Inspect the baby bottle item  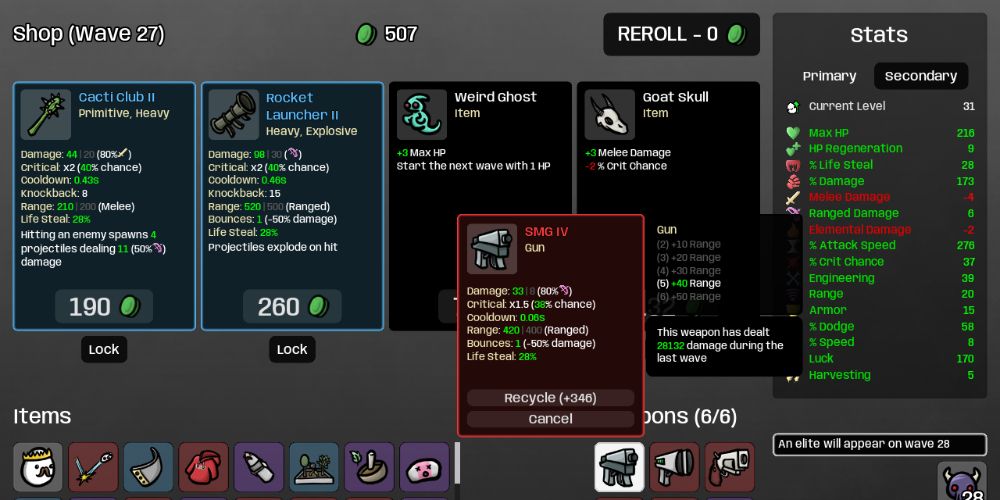(x=259, y=467)
